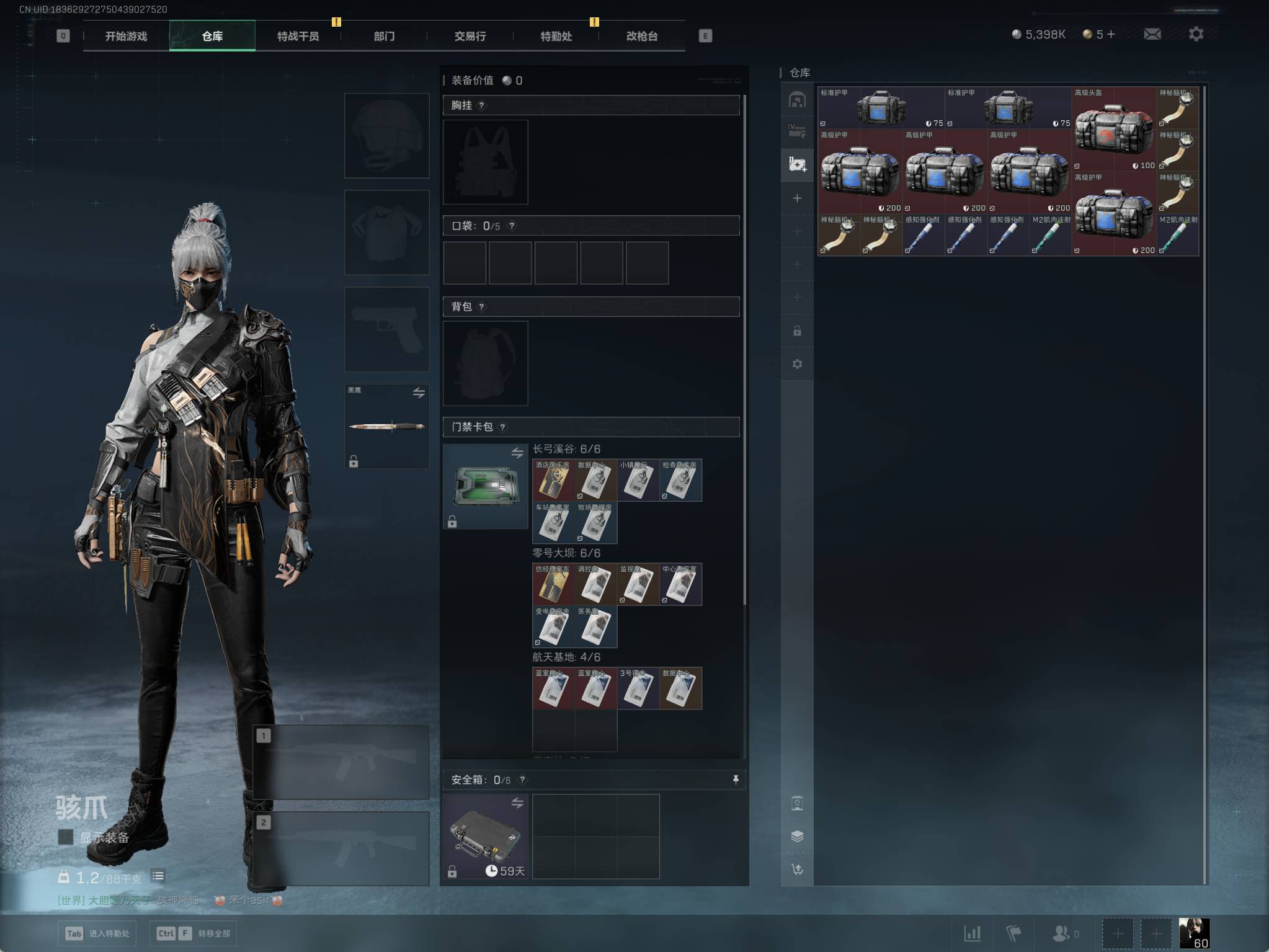1269x952 pixels.
Task: Switch to the 特战干员 tab
Action: pos(298,36)
